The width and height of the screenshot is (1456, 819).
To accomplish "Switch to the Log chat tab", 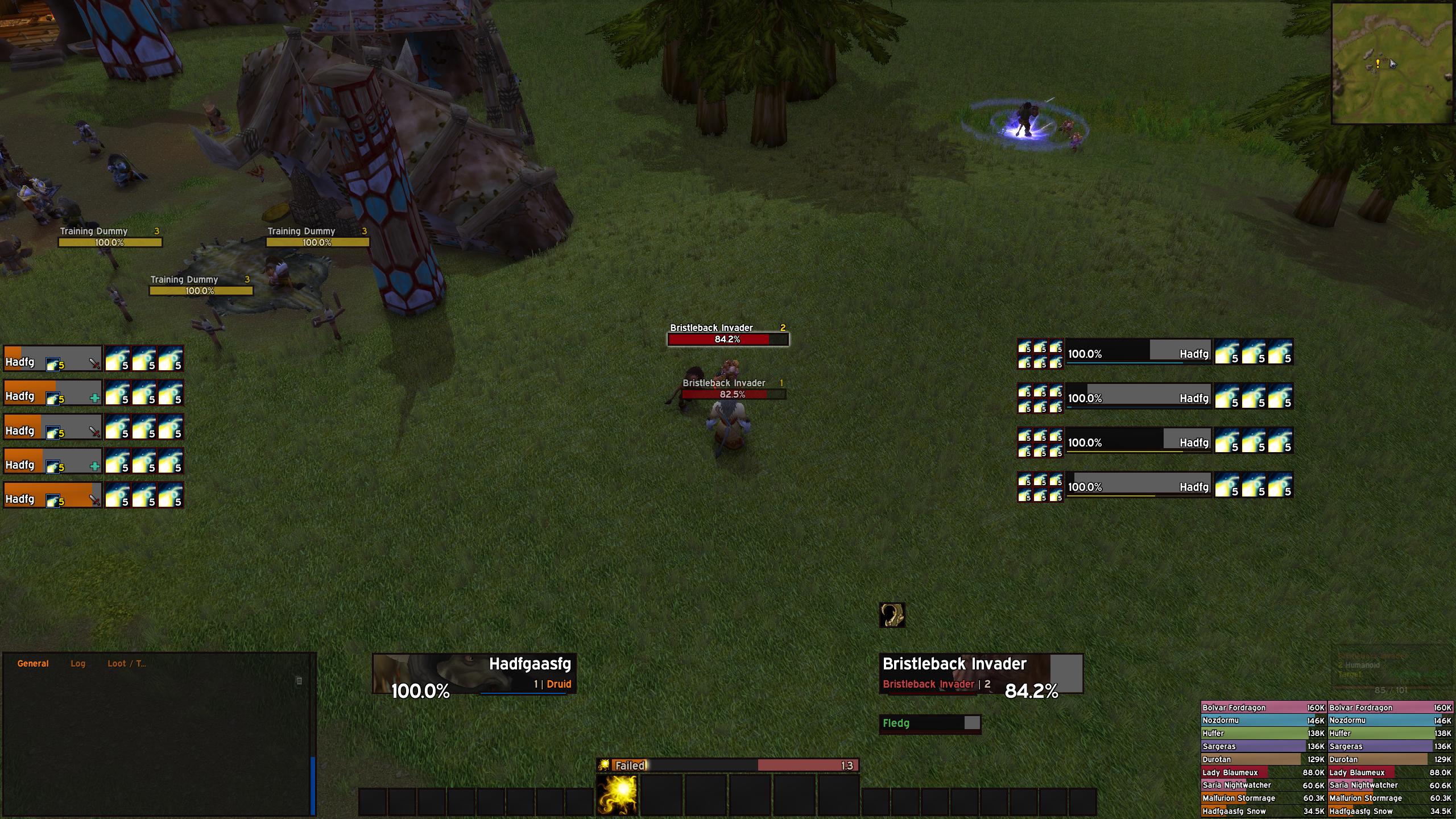I will click(78, 663).
